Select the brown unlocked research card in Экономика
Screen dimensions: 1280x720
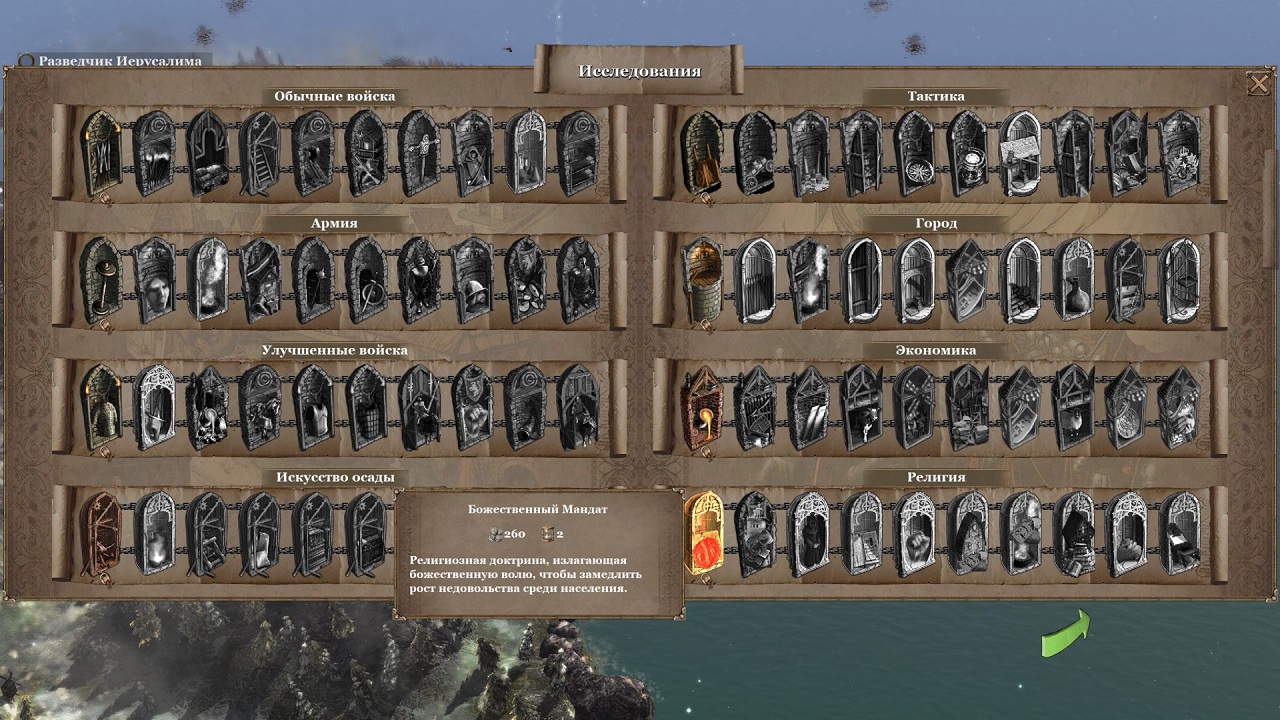[700, 410]
